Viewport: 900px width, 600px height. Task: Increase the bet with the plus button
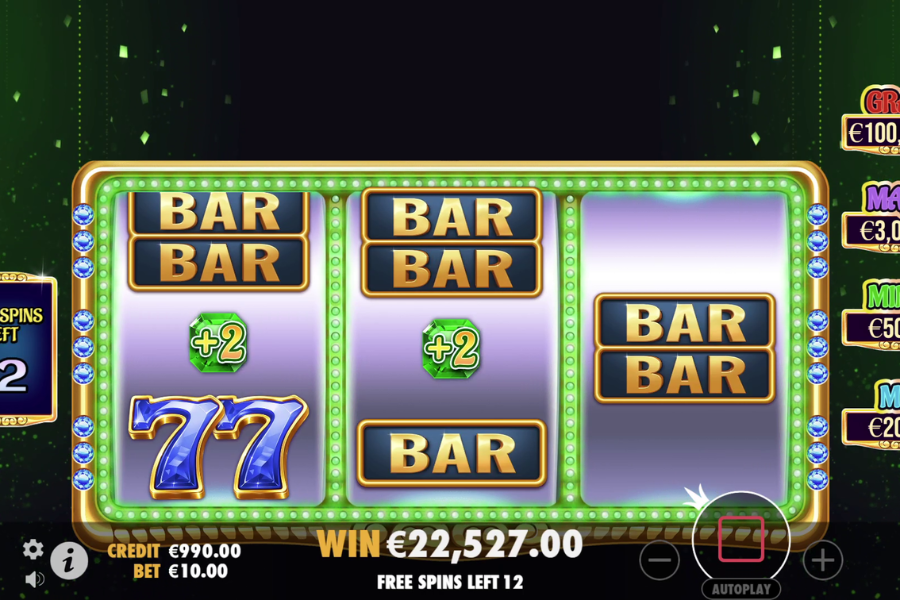click(x=822, y=561)
